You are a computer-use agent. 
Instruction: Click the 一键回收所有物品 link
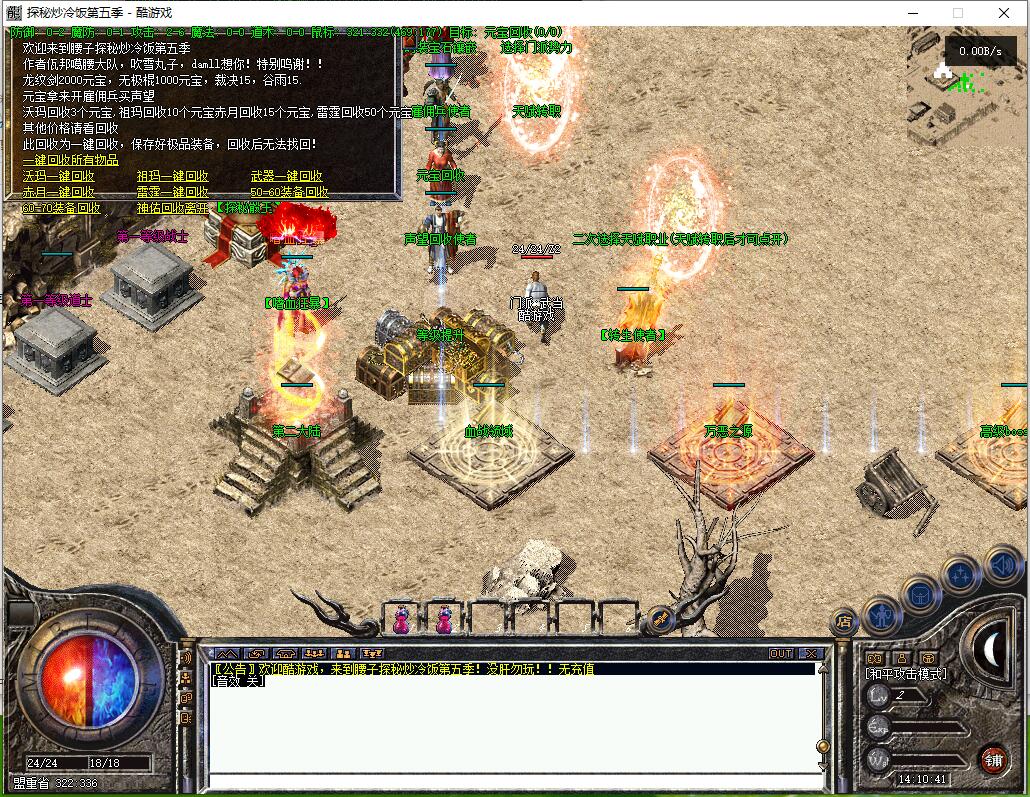pyautogui.click(x=71, y=160)
